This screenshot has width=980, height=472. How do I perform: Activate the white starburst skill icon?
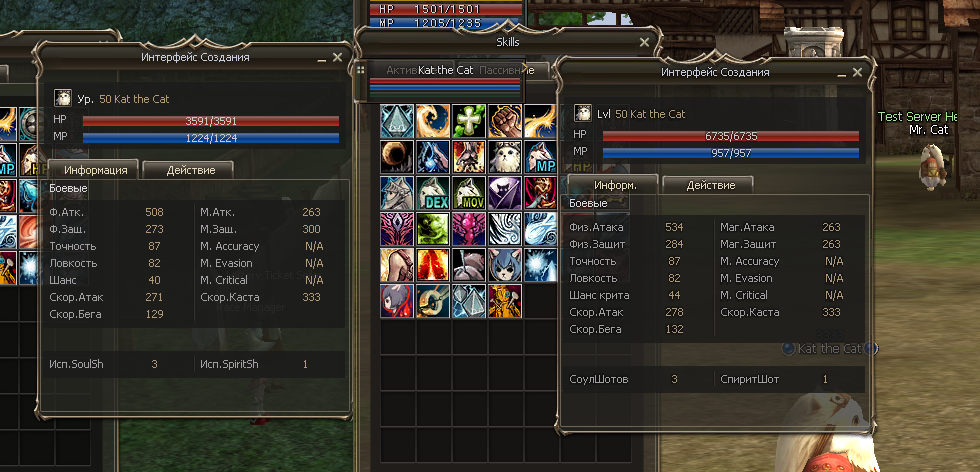540,264
